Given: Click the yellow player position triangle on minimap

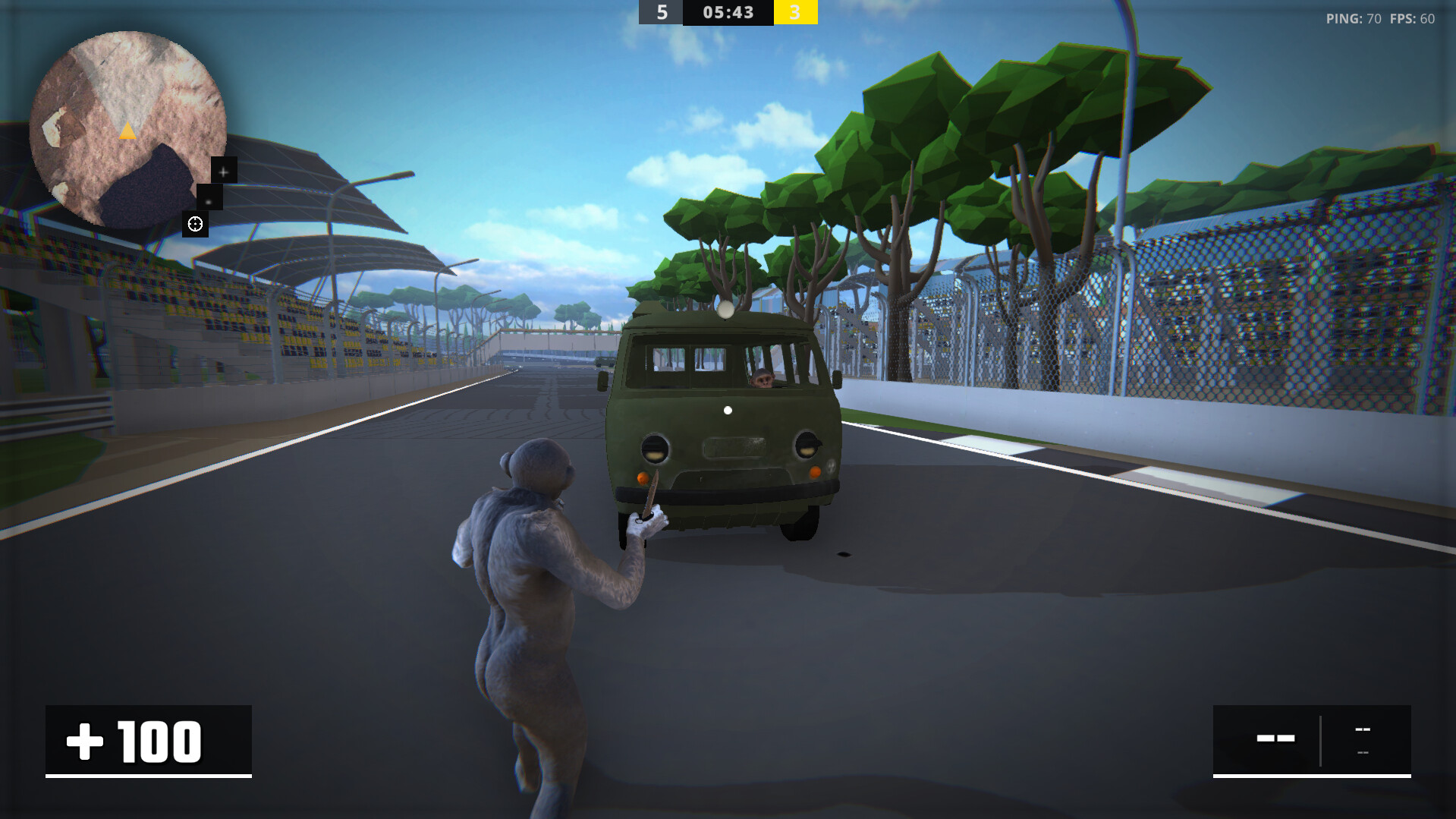Looking at the screenshot, I should pos(127,133).
